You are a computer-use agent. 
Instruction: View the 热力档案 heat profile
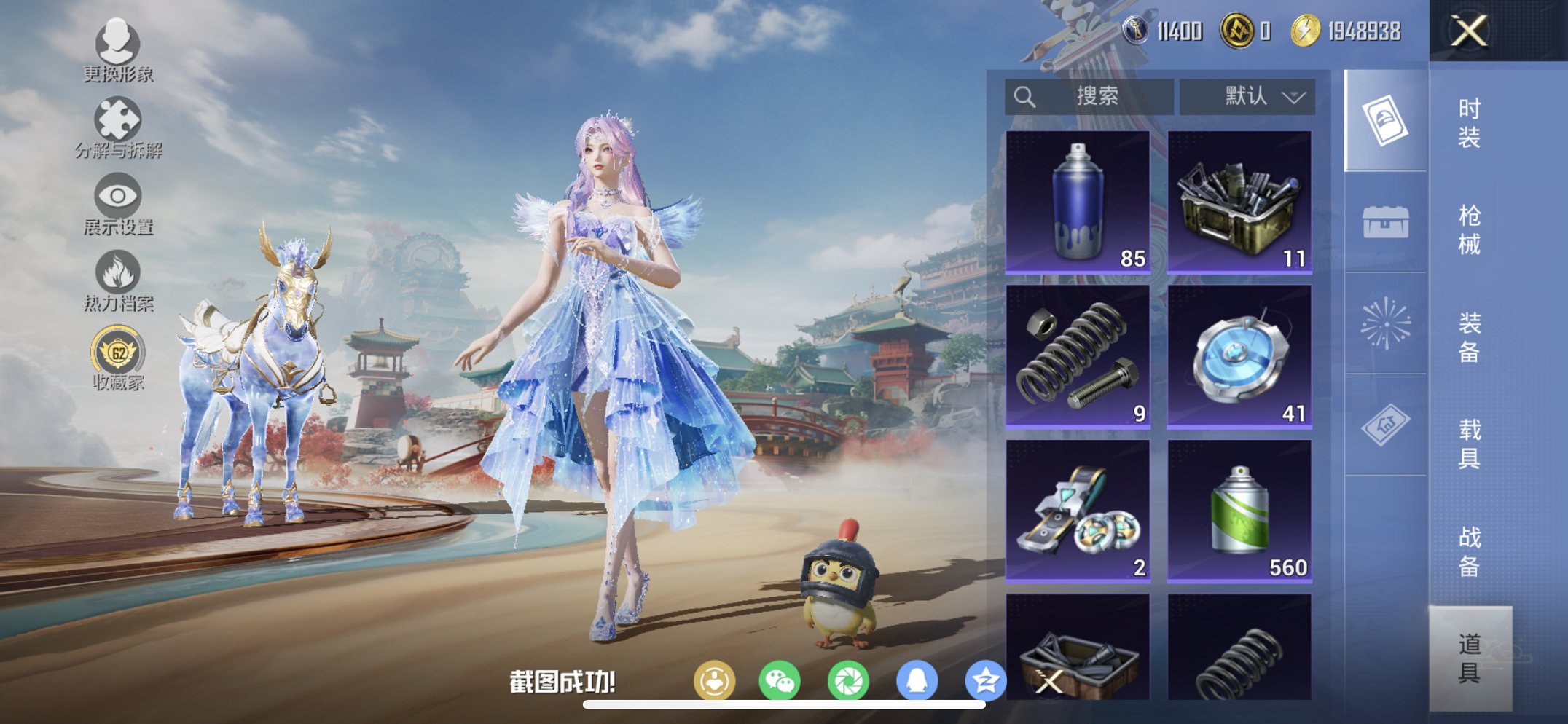117,273
